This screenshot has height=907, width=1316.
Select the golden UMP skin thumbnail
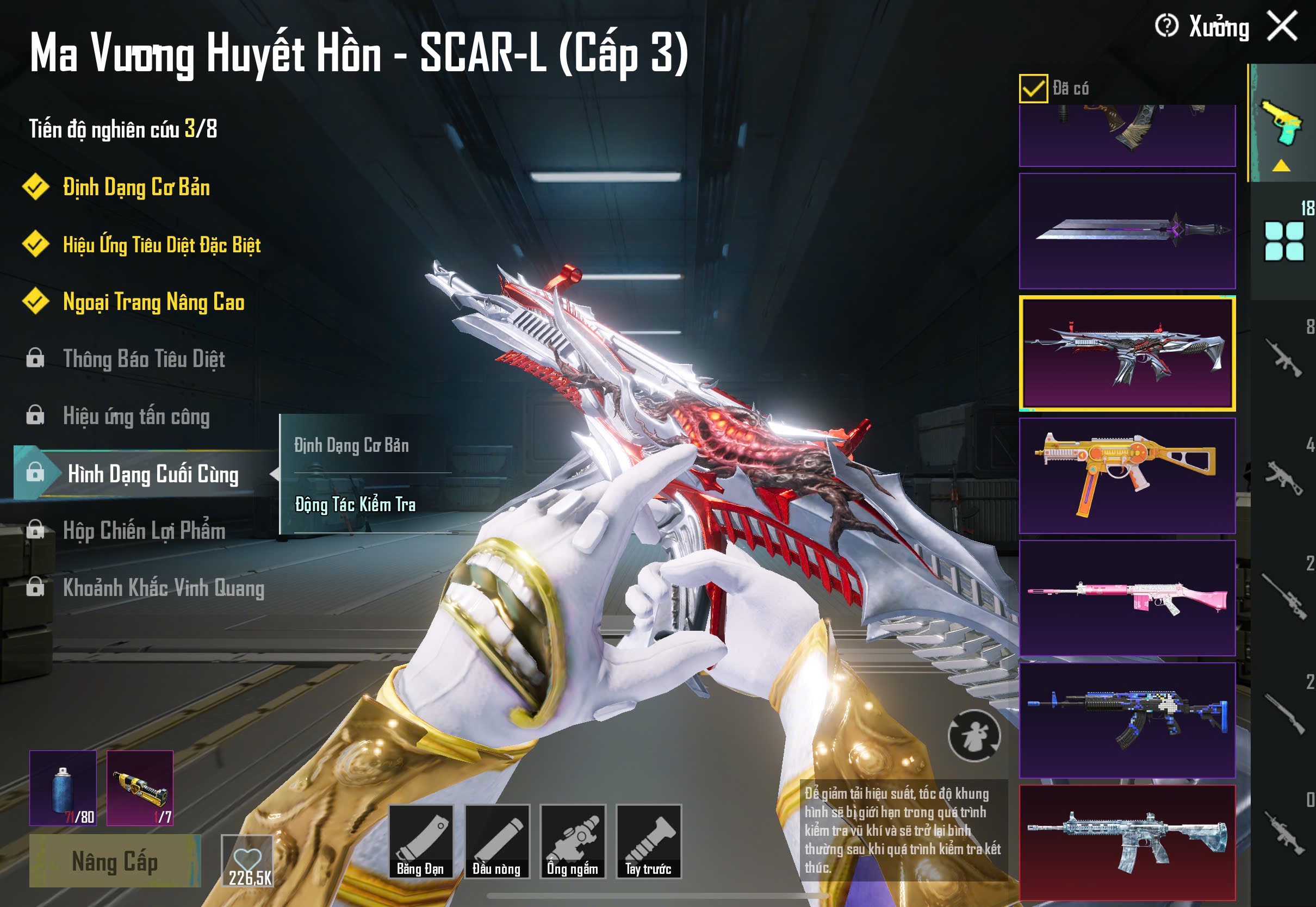coord(1127,476)
